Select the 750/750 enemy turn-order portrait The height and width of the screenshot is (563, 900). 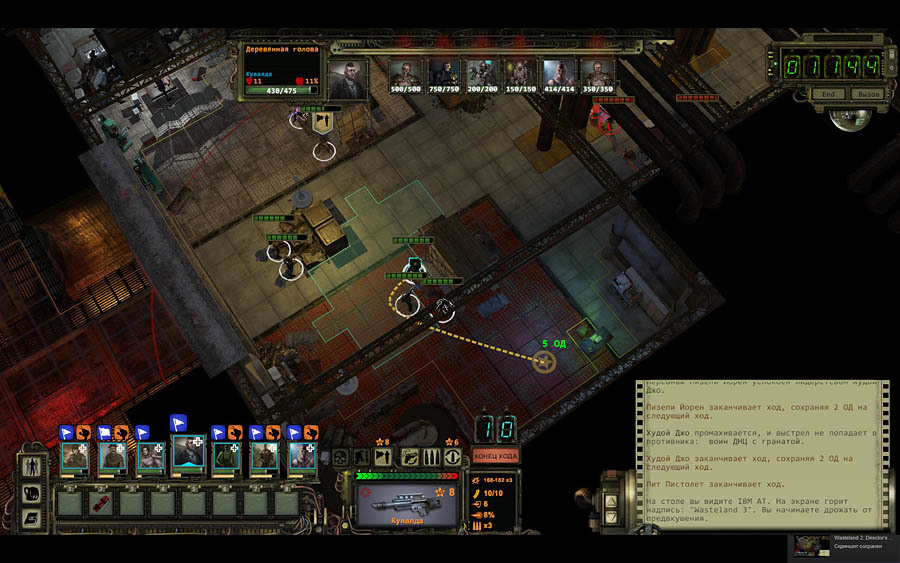click(x=444, y=73)
